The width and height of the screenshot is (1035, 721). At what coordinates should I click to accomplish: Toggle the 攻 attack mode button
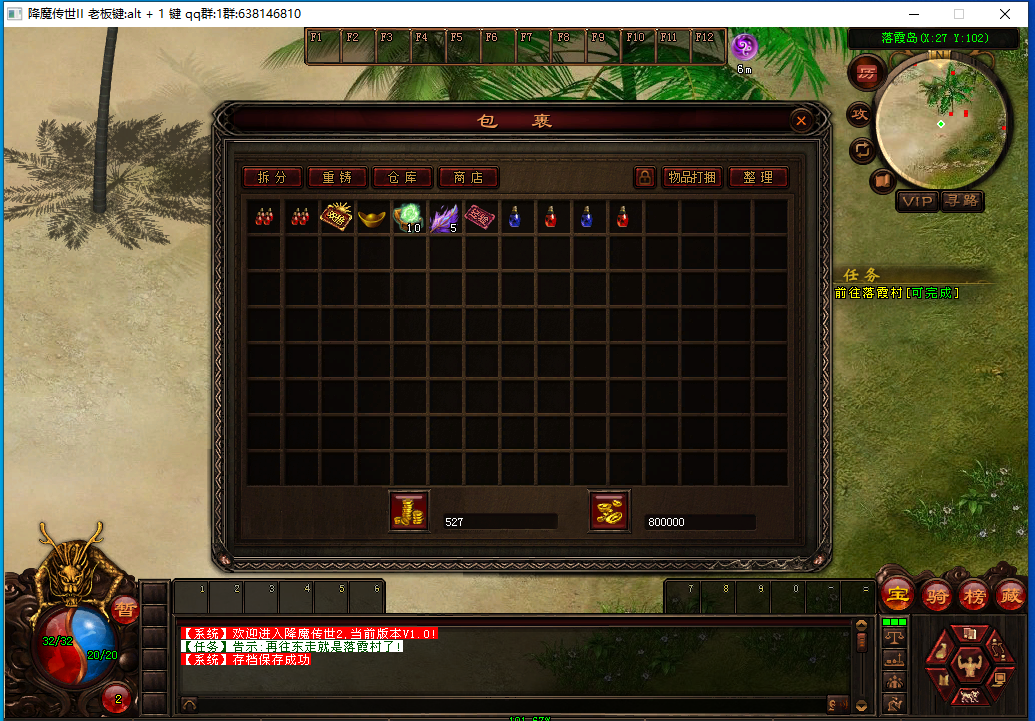859,115
